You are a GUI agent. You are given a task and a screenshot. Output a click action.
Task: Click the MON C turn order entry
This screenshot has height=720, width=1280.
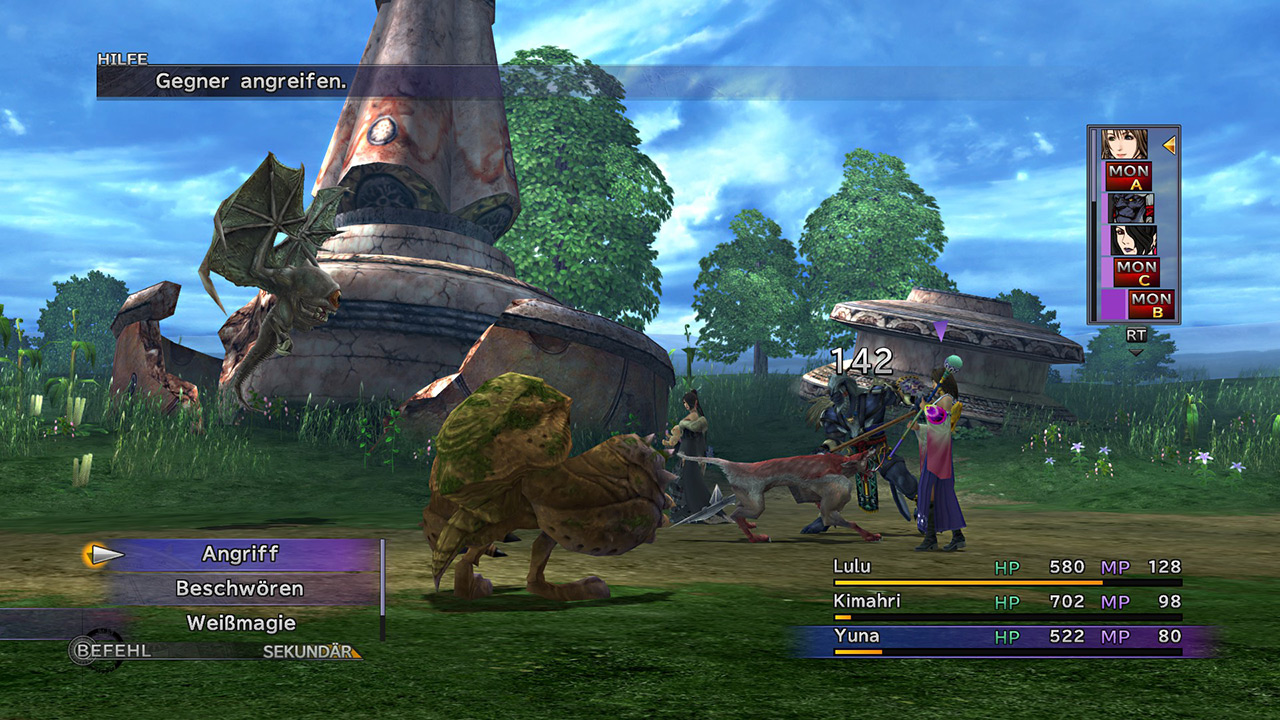(1137, 272)
